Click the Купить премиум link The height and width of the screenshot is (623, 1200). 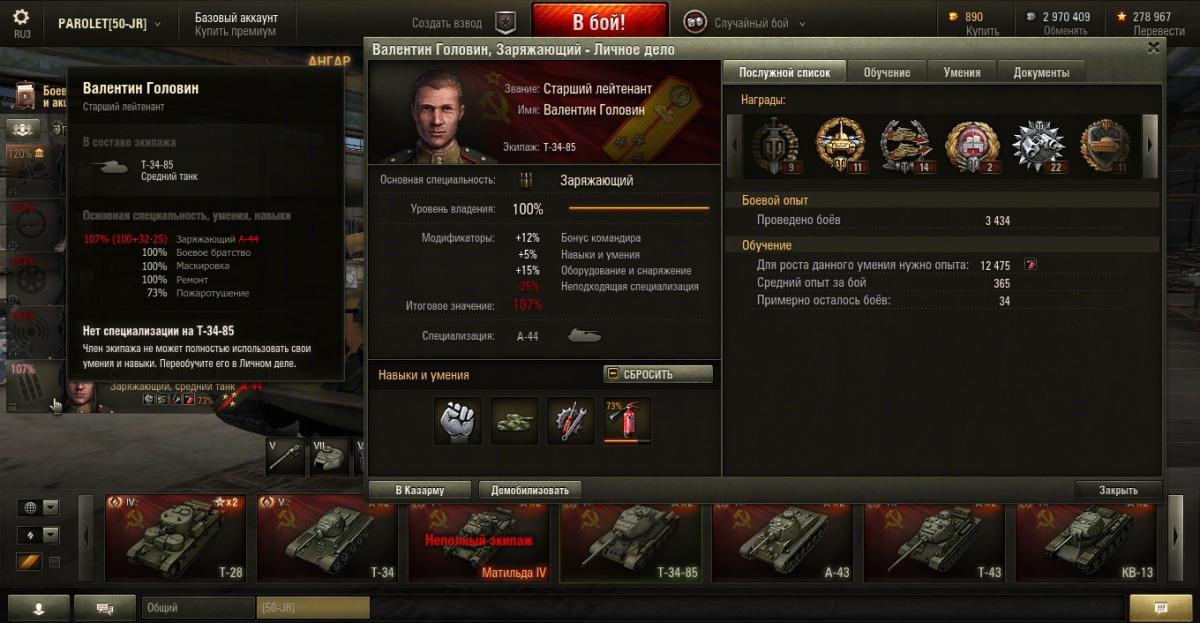[x=235, y=32]
